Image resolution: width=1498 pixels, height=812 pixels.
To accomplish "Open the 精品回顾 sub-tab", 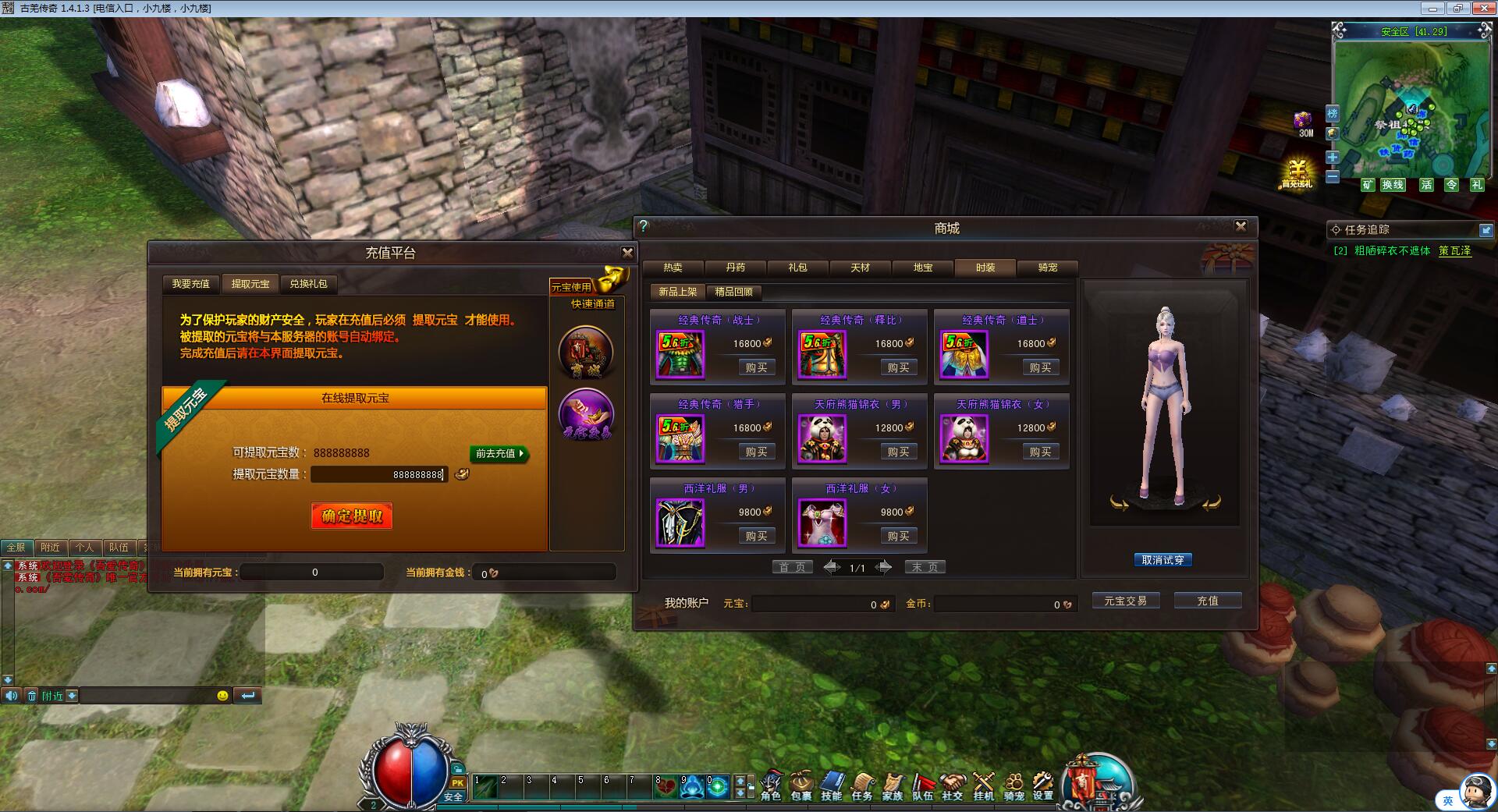I will pos(733,292).
